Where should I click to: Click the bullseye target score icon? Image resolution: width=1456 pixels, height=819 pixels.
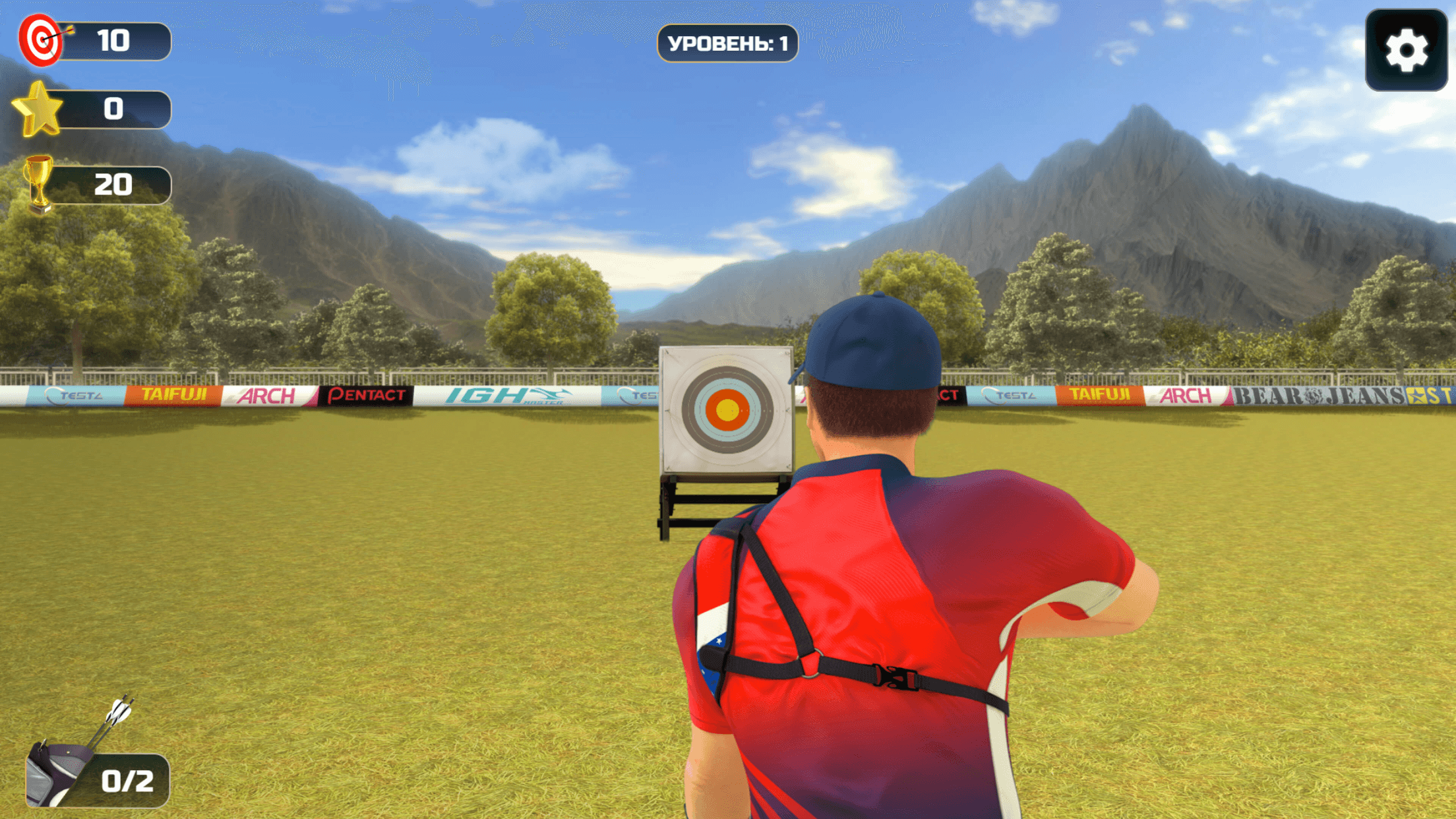pyautogui.click(x=41, y=41)
